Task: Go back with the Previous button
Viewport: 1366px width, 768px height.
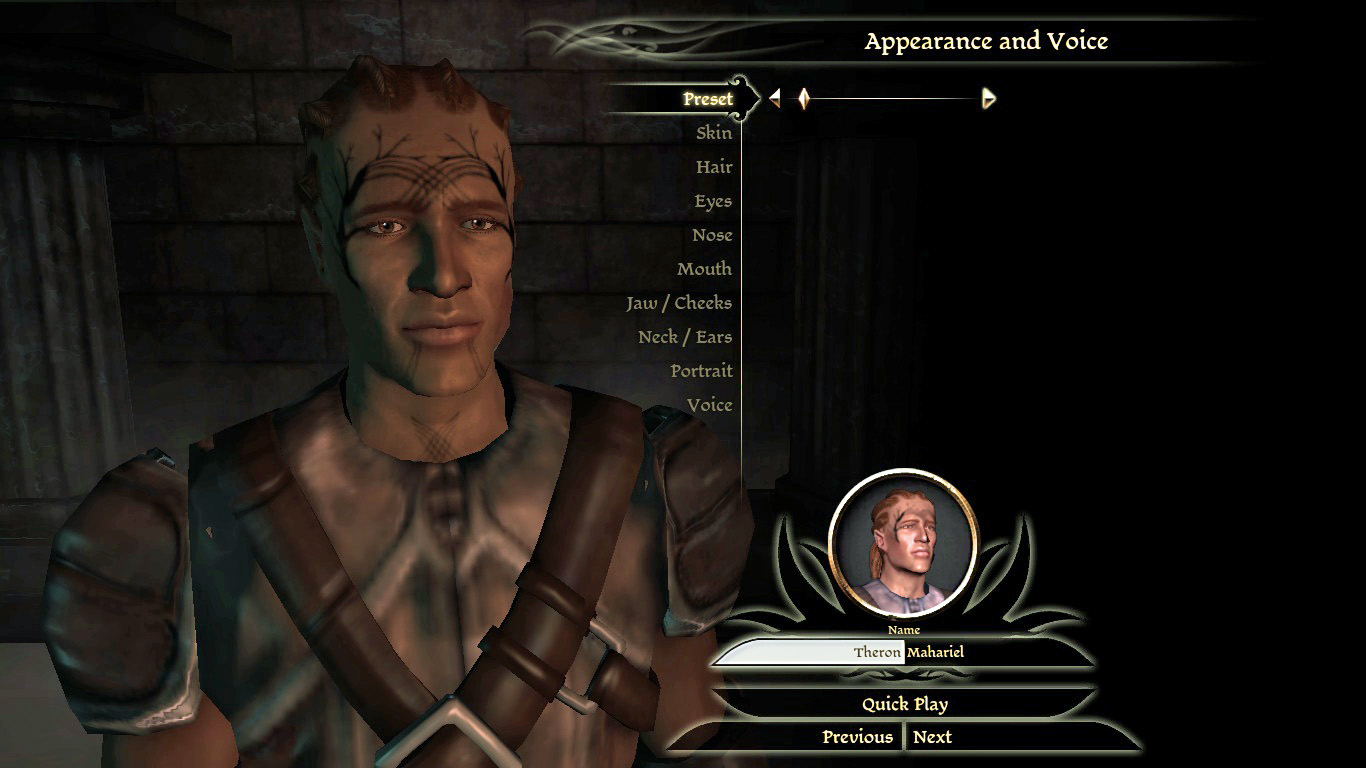Action: 857,737
